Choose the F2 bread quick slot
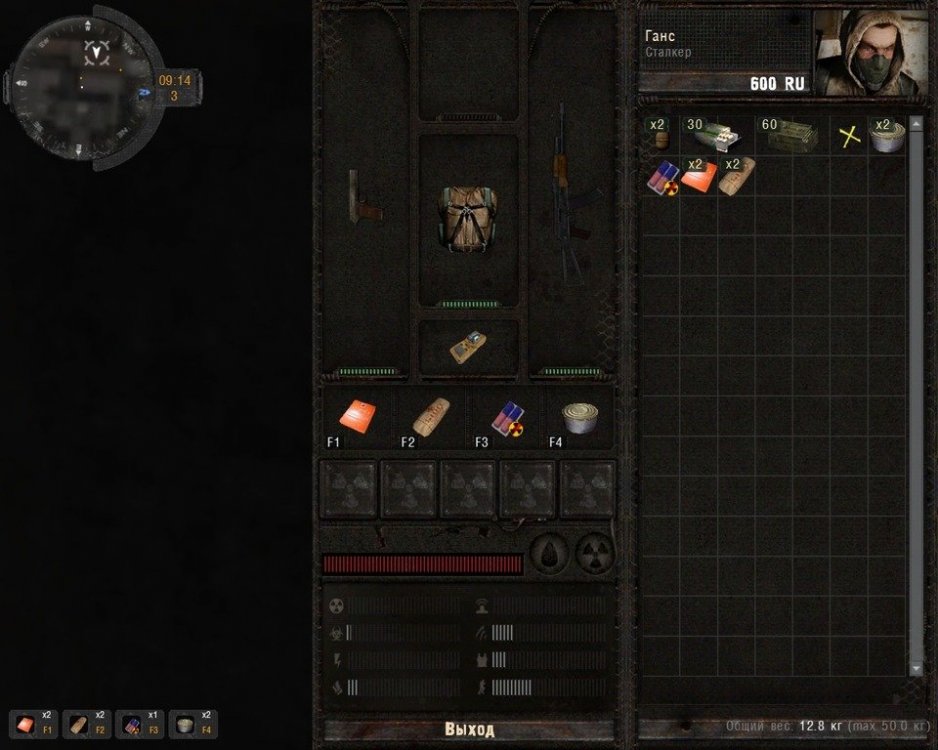The height and width of the screenshot is (750, 938). pyautogui.click(x=431, y=417)
